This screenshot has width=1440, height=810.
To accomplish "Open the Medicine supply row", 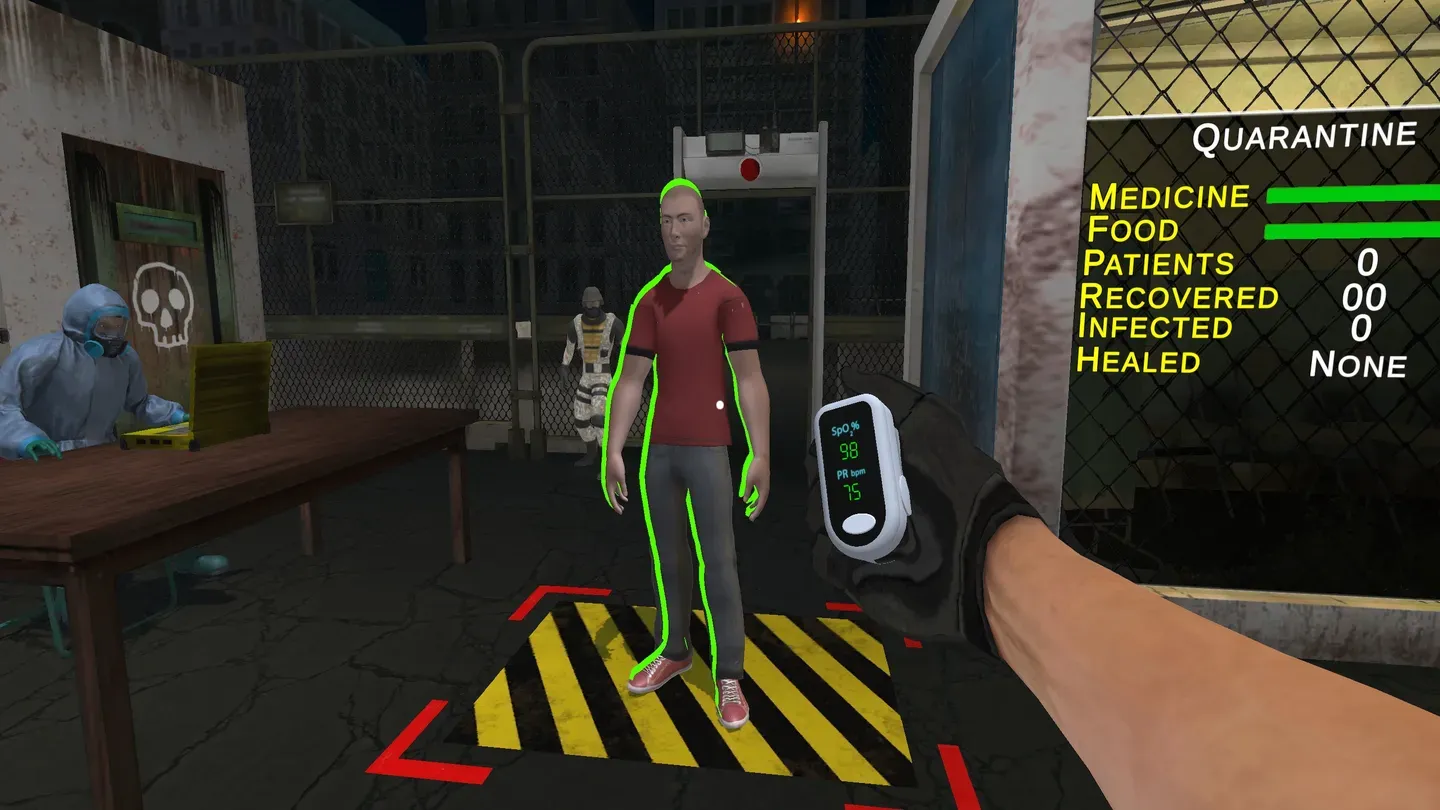I will (1170, 197).
